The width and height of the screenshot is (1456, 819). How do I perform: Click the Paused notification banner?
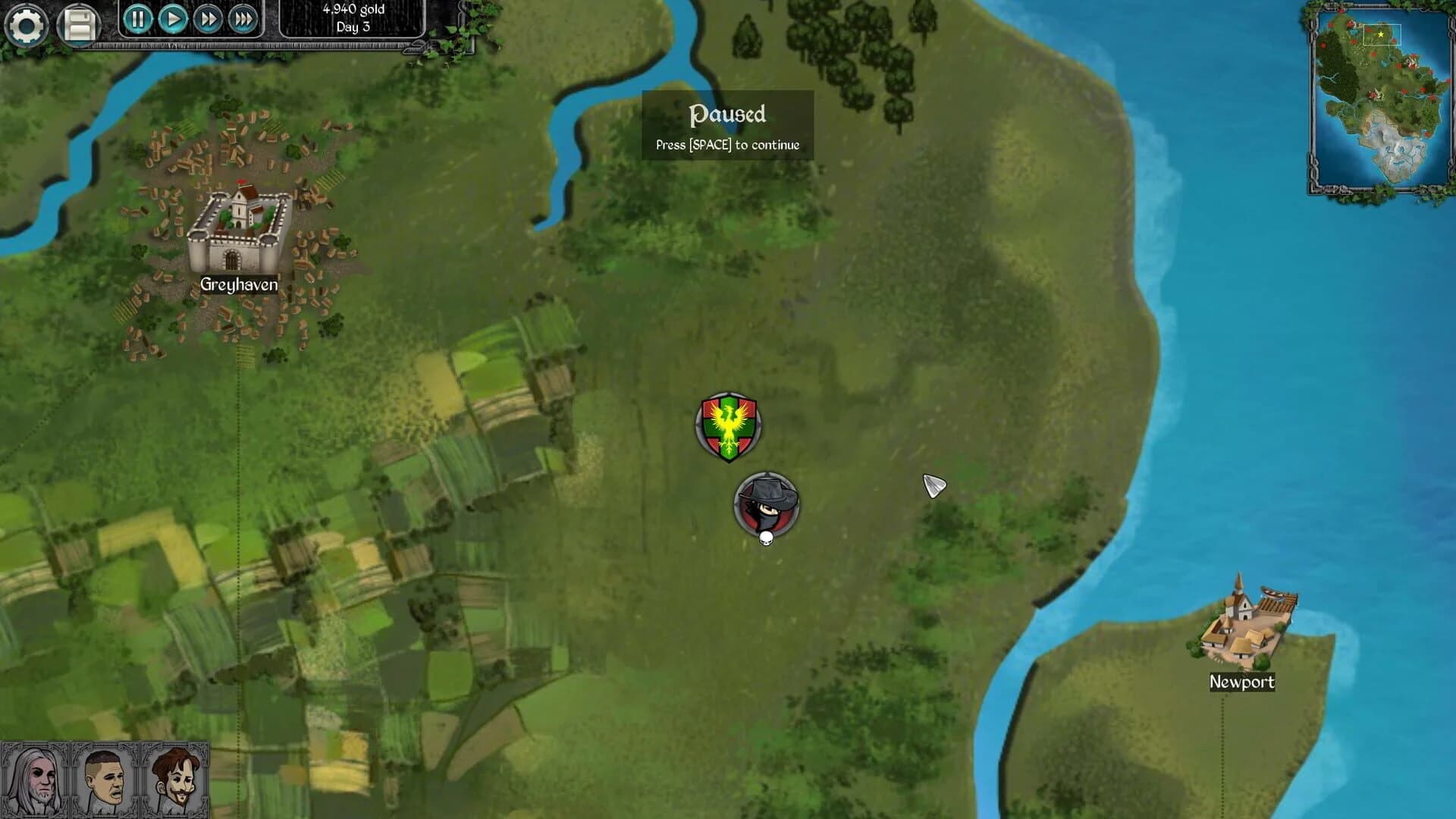coord(726,125)
